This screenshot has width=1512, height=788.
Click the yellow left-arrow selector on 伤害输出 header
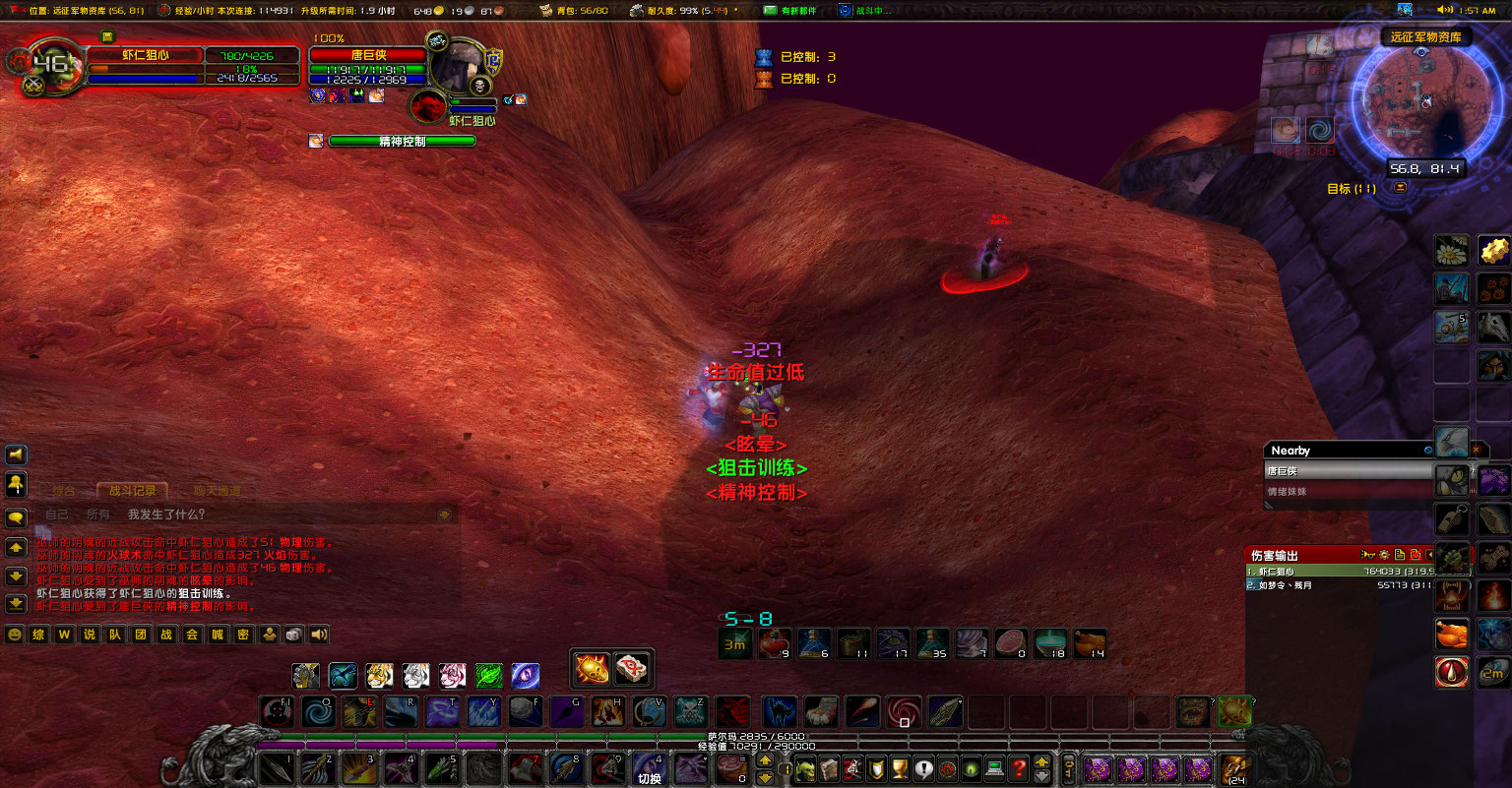click(x=1430, y=555)
